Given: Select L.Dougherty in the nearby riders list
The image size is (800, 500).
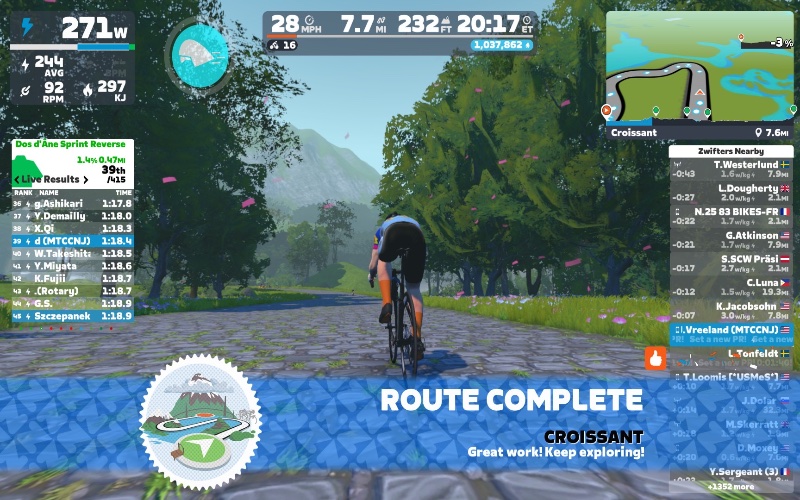Looking at the screenshot, I should (x=730, y=193).
